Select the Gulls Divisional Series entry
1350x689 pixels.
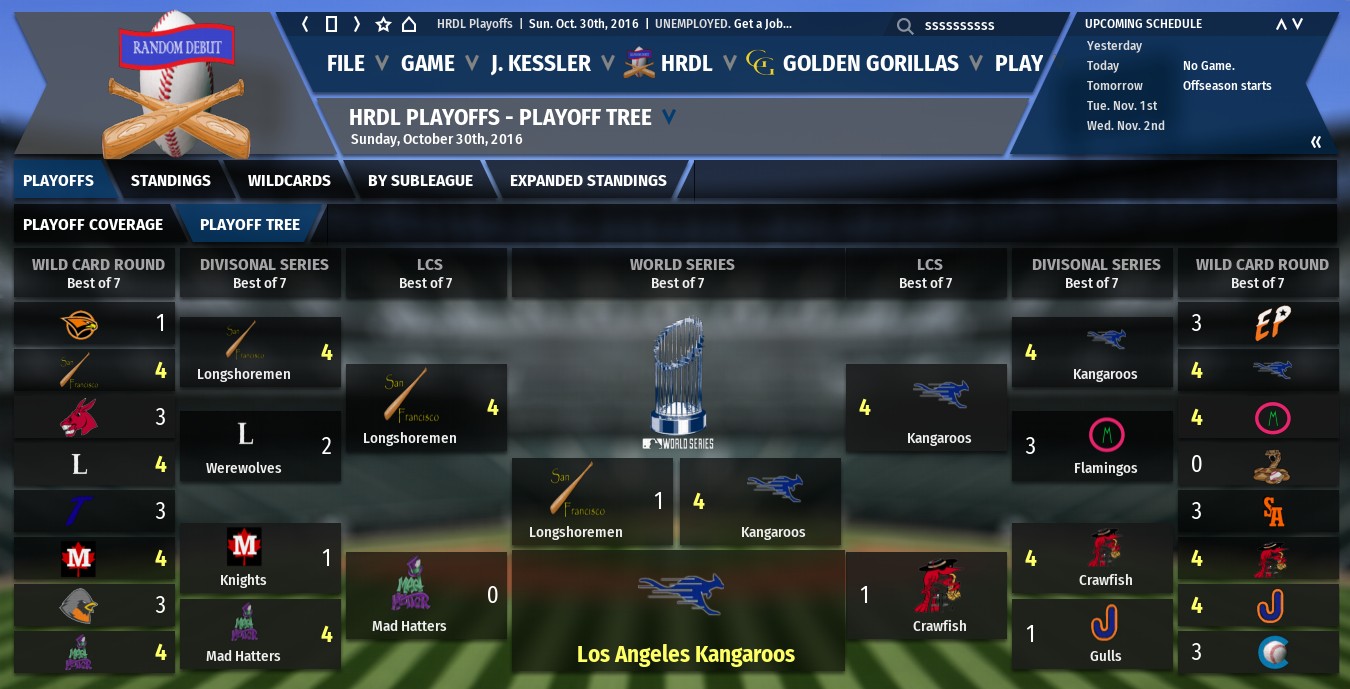1092,634
